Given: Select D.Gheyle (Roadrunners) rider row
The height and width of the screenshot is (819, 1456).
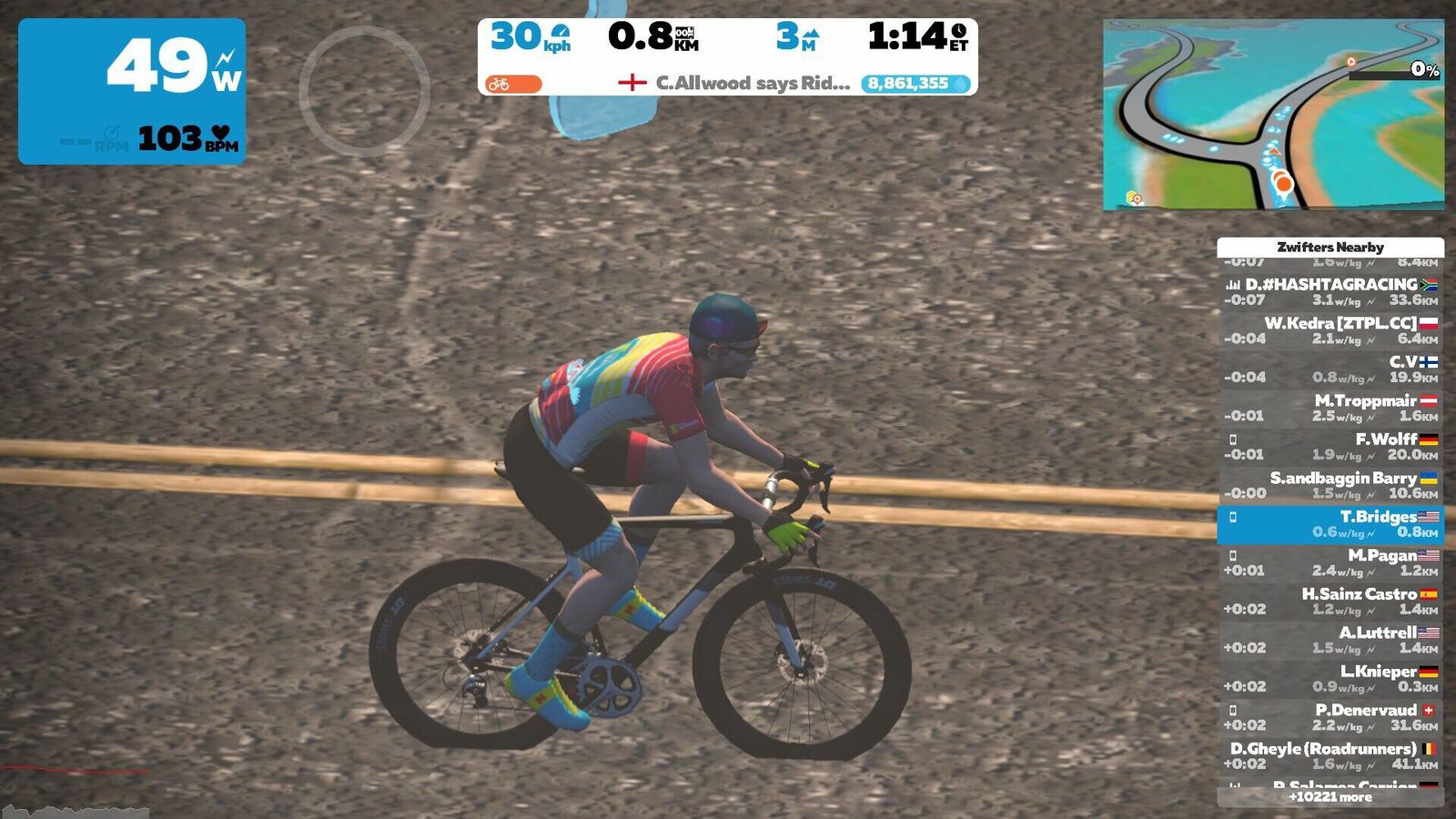Looking at the screenshot, I should tap(1330, 756).
